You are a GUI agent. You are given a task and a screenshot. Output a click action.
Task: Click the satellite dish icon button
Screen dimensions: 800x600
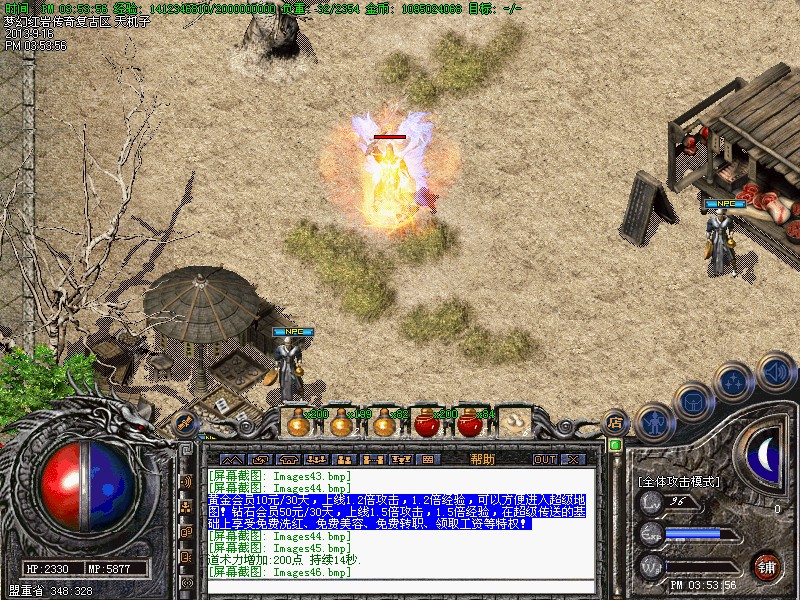coord(186,424)
